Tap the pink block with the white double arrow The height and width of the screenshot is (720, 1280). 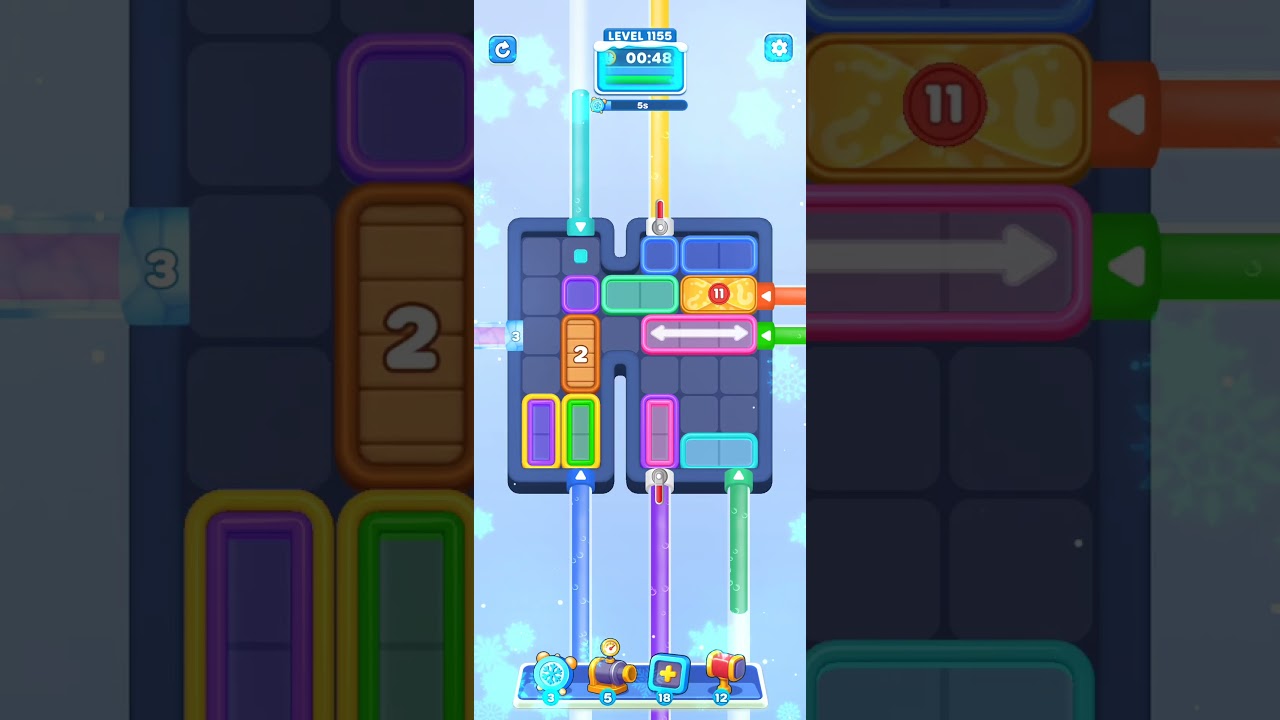point(699,334)
